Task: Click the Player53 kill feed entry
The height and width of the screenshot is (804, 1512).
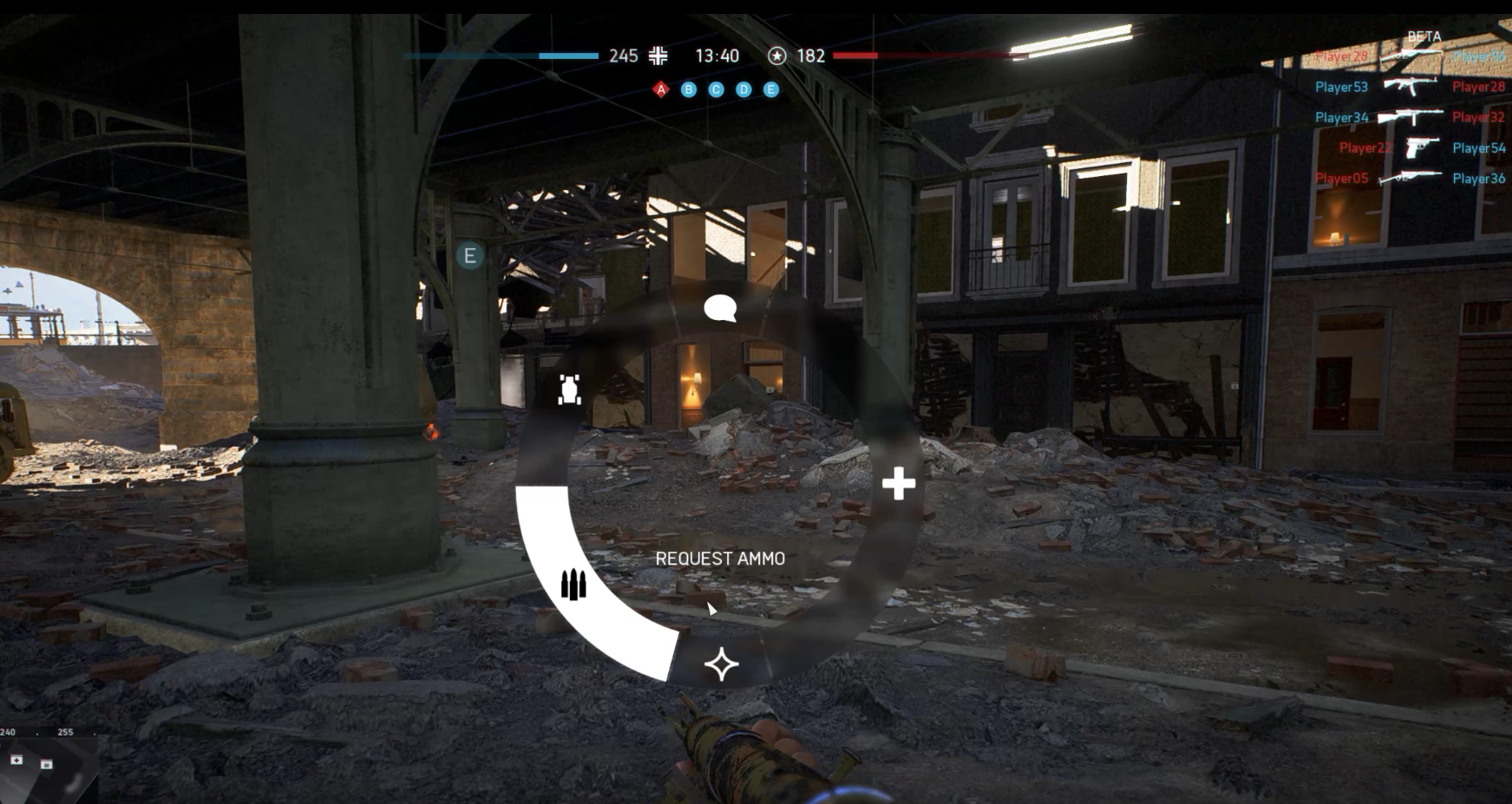Action: pyautogui.click(x=1341, y=87)
